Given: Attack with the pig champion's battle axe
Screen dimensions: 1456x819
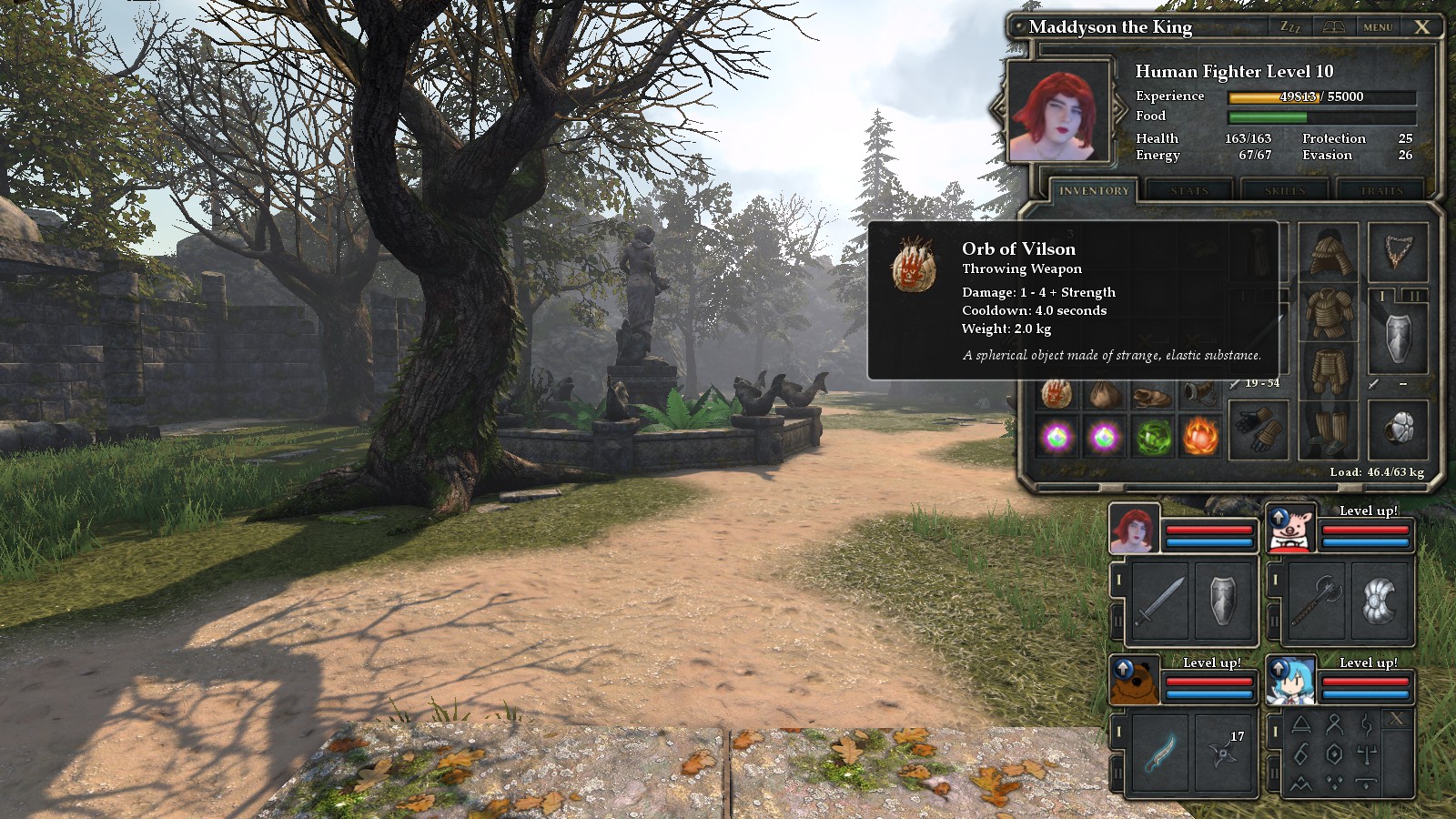Looking at the screenshot, I should 1317,601.
